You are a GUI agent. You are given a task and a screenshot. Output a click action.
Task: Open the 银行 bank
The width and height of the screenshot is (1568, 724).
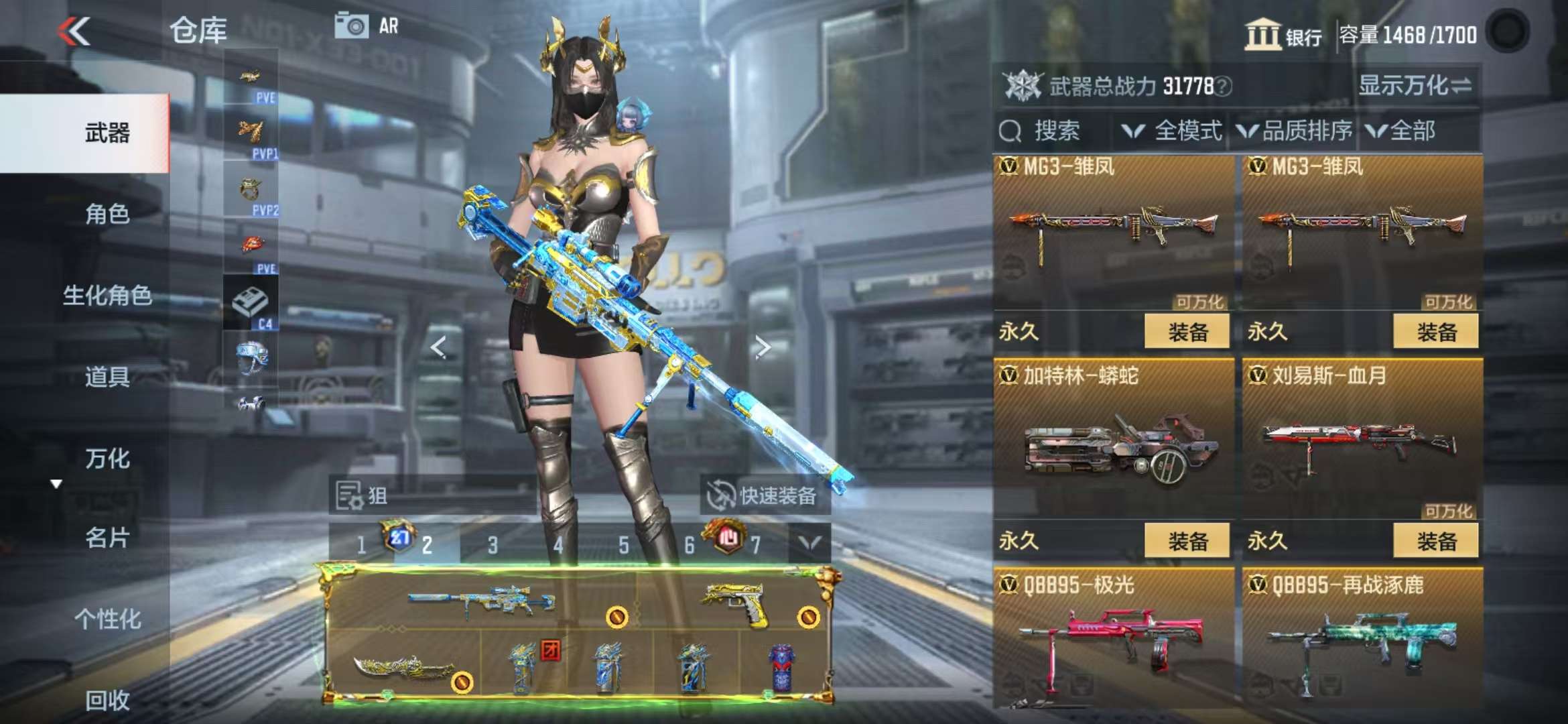(x=1283, y=34)
